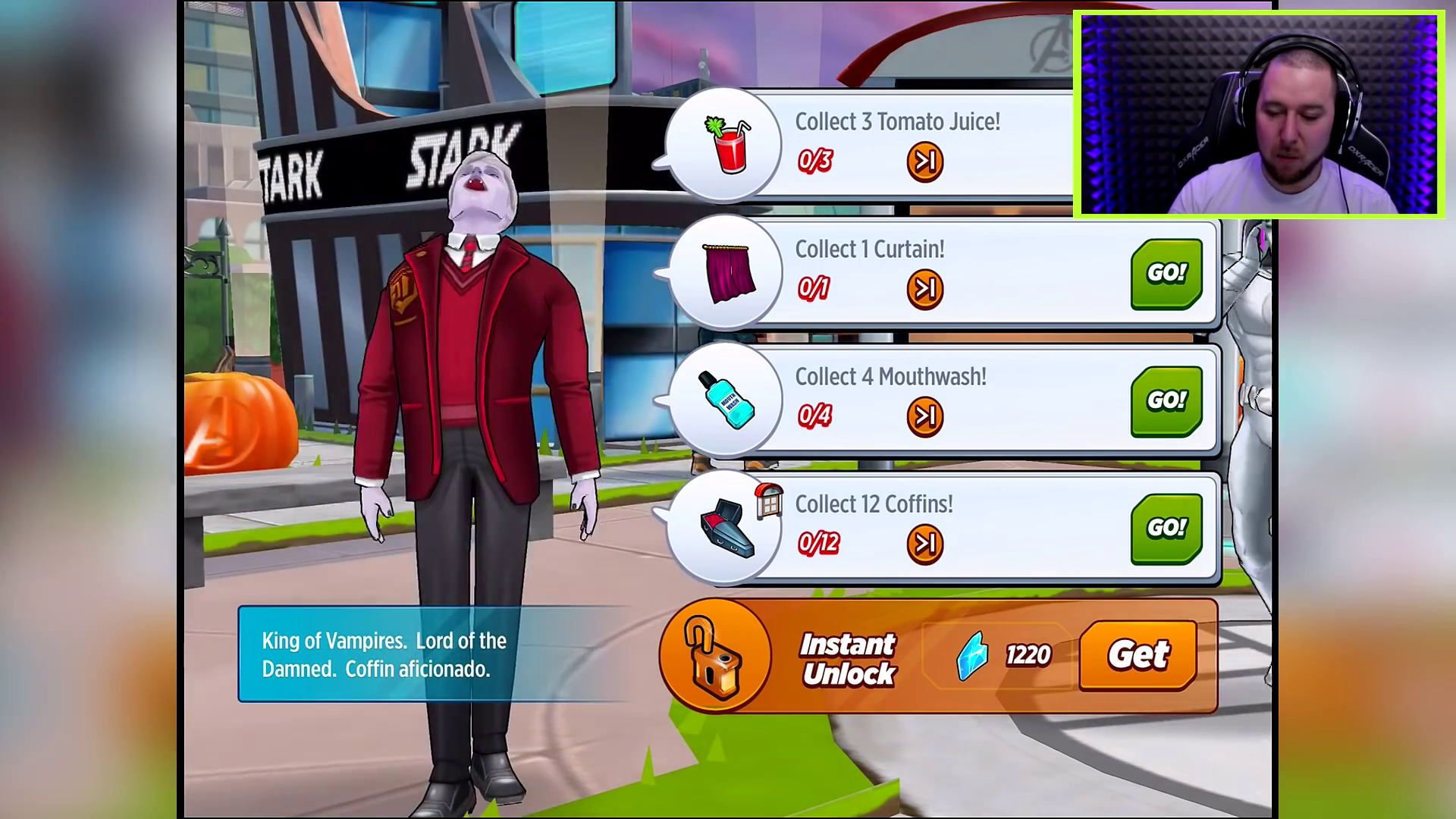1456x819 pixels.
Task: Get the Instant Unlock for 1220 shards
Action: (x=1137, y=654)
